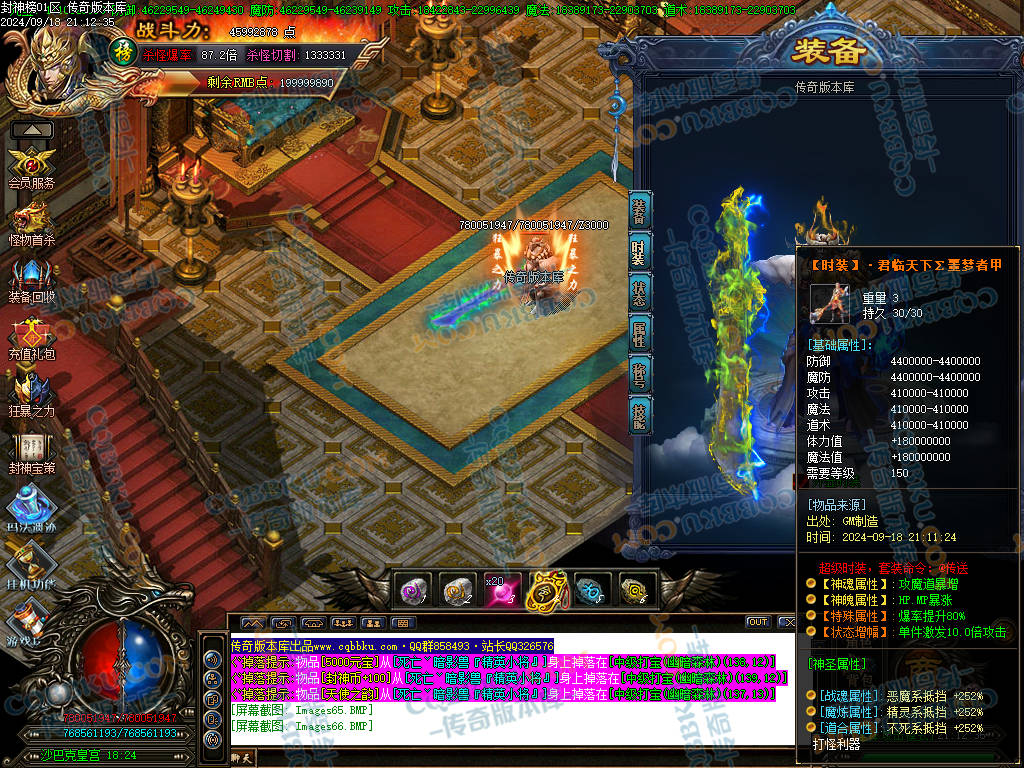Switch to the 装备 equipment tab

click(x=640, y=212)
